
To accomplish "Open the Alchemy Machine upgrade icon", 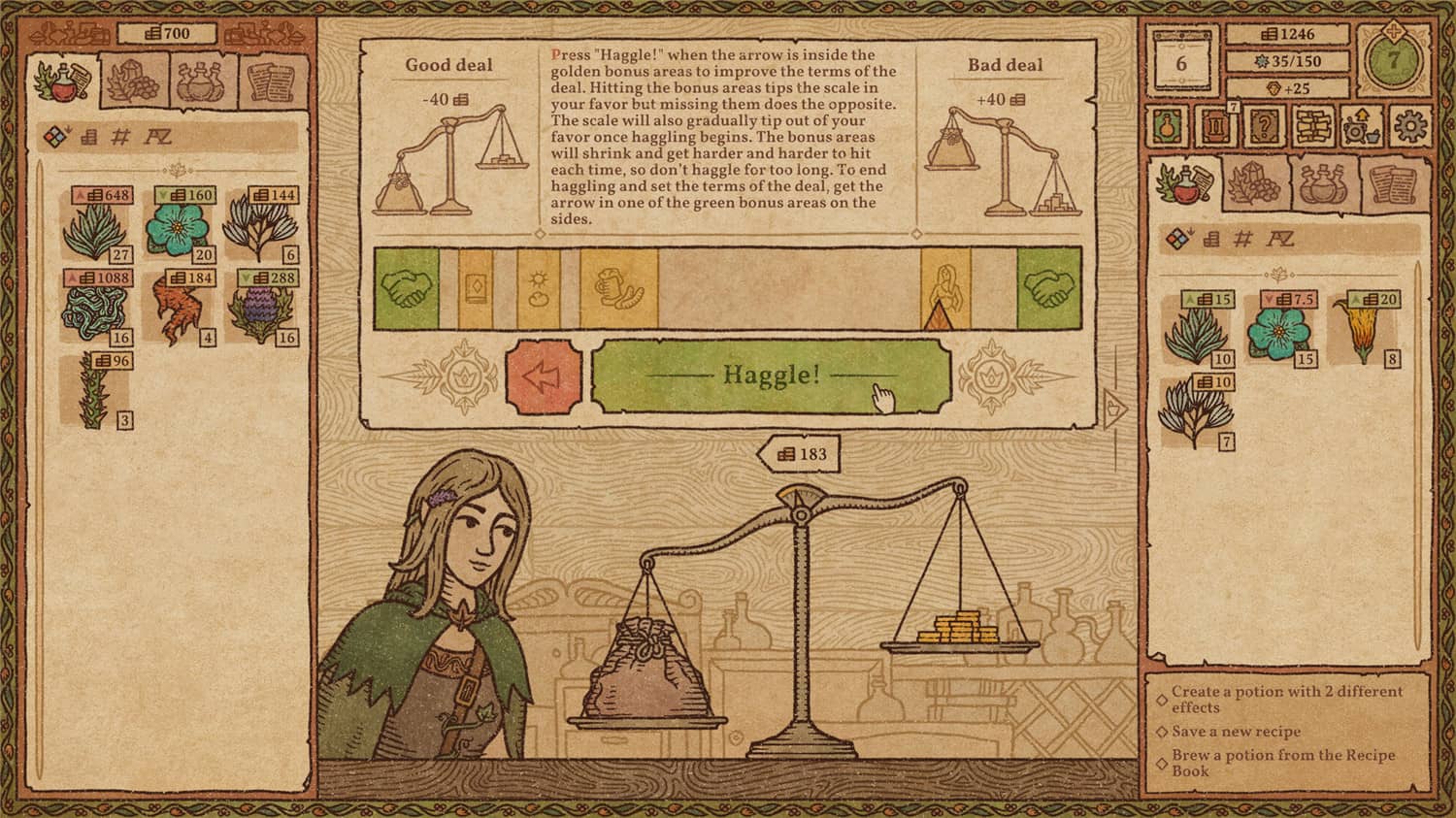I will pyautogui.click(x=1359, y=126).
